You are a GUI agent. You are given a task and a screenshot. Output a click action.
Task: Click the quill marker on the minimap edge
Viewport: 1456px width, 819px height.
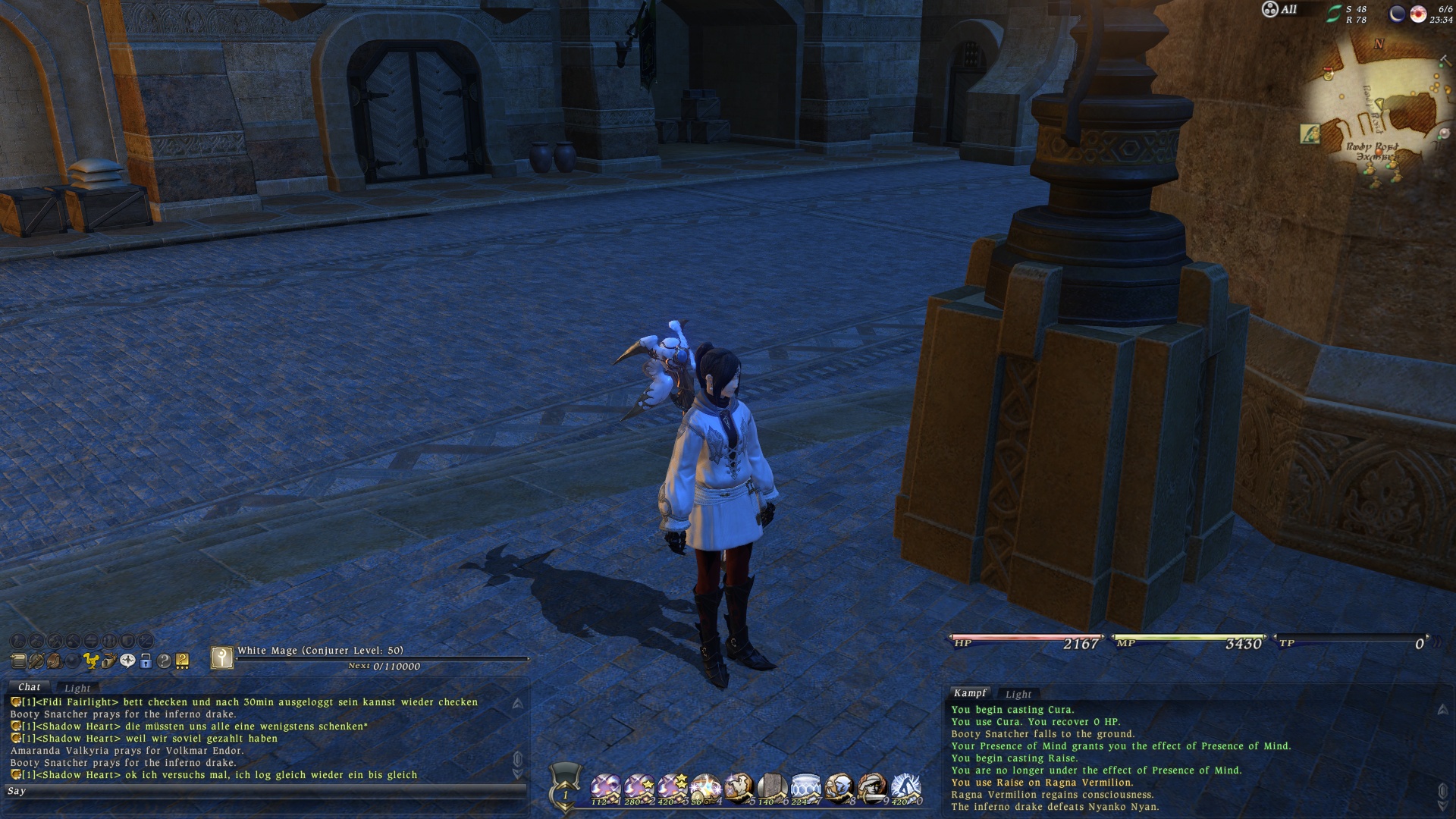1310,134
